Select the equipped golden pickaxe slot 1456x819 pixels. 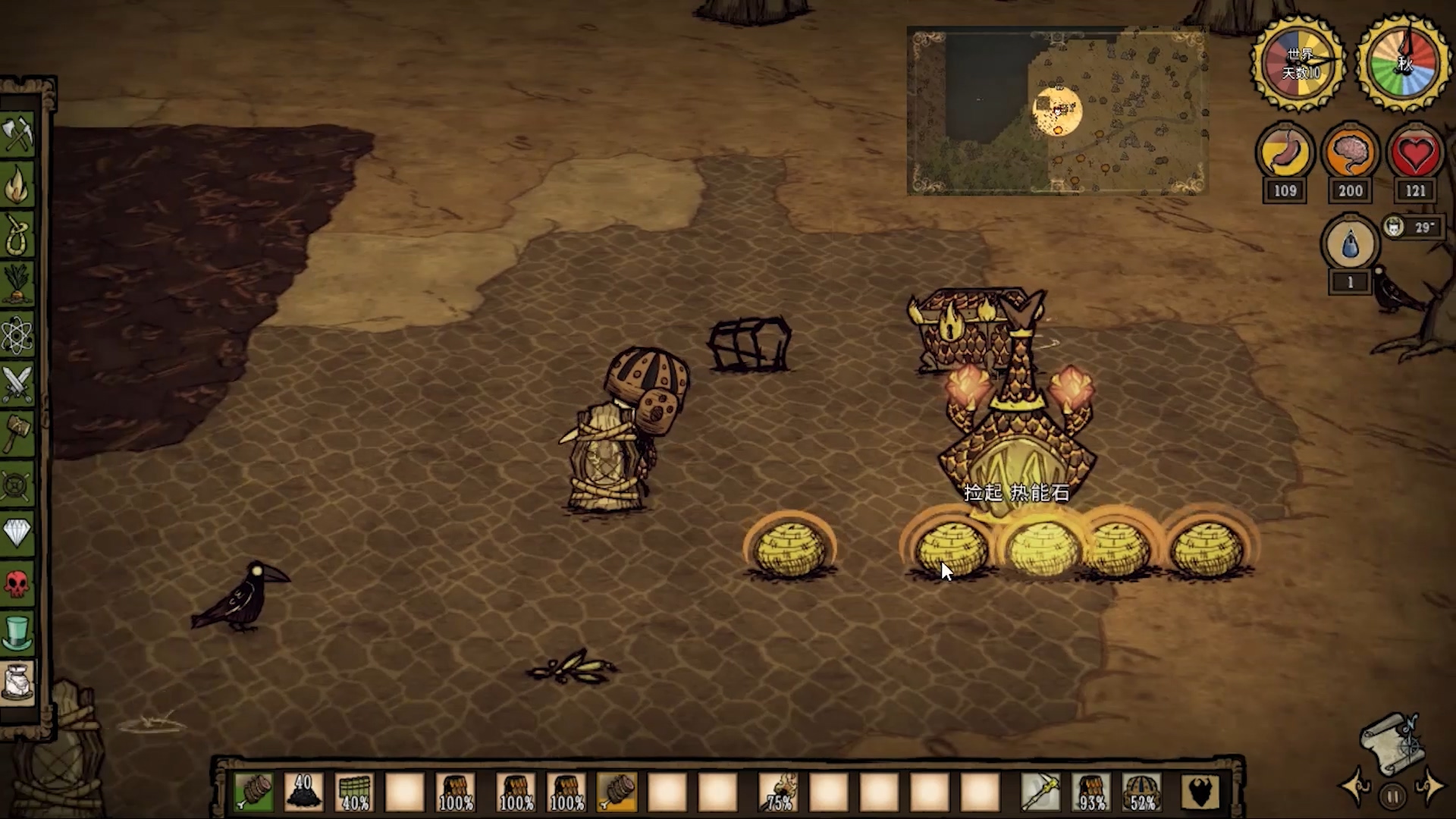click(x=1040, y=792)
